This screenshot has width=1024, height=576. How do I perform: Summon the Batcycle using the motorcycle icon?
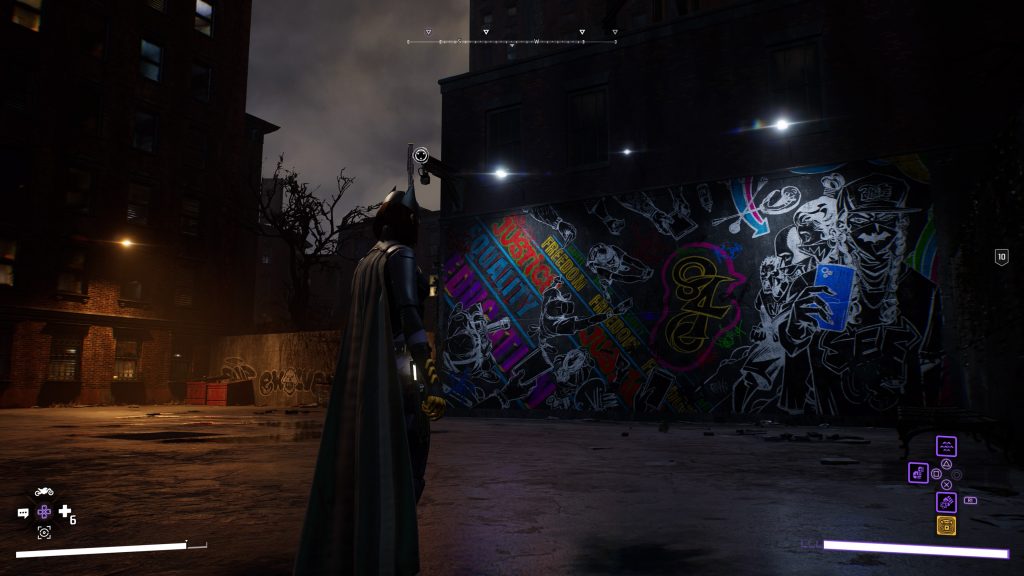point(44,491)
